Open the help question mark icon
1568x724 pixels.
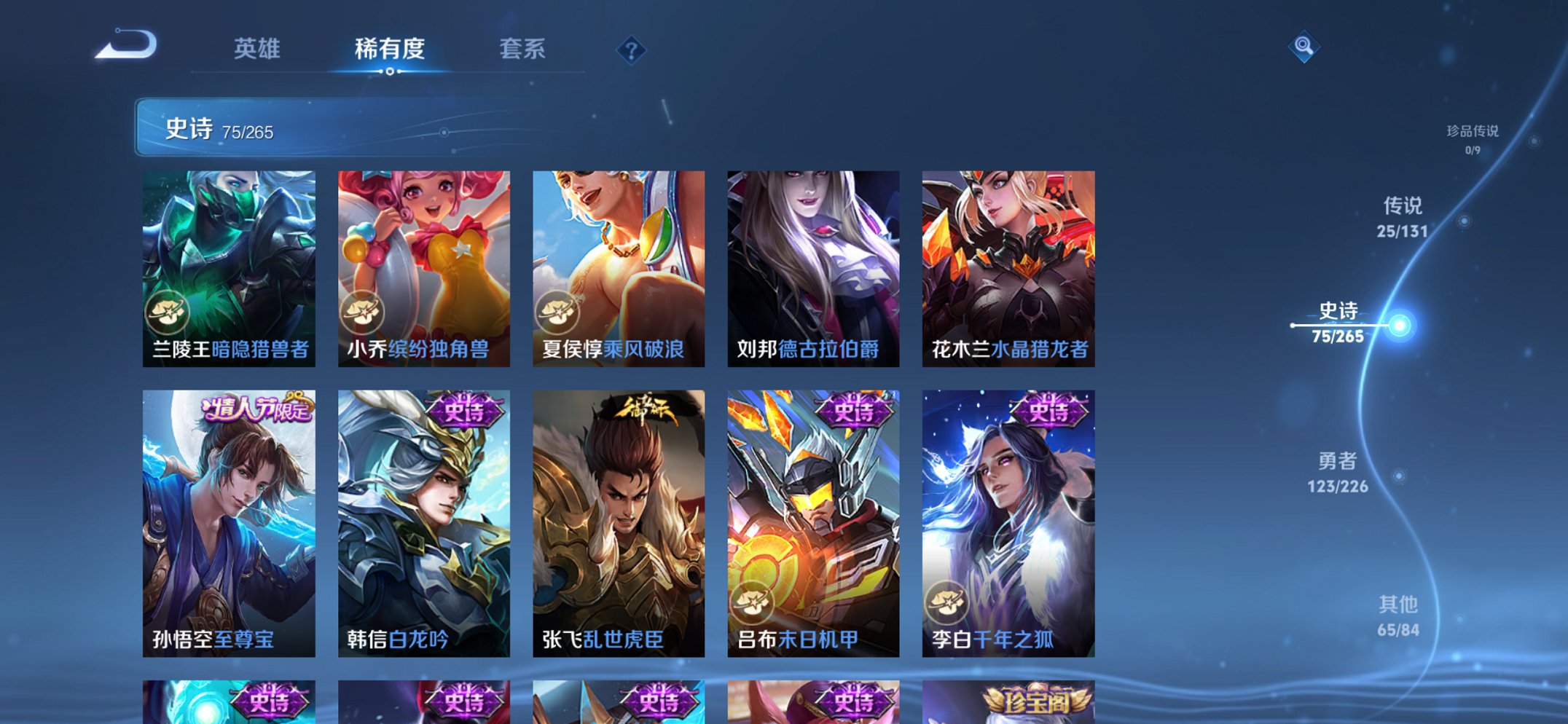632,50
